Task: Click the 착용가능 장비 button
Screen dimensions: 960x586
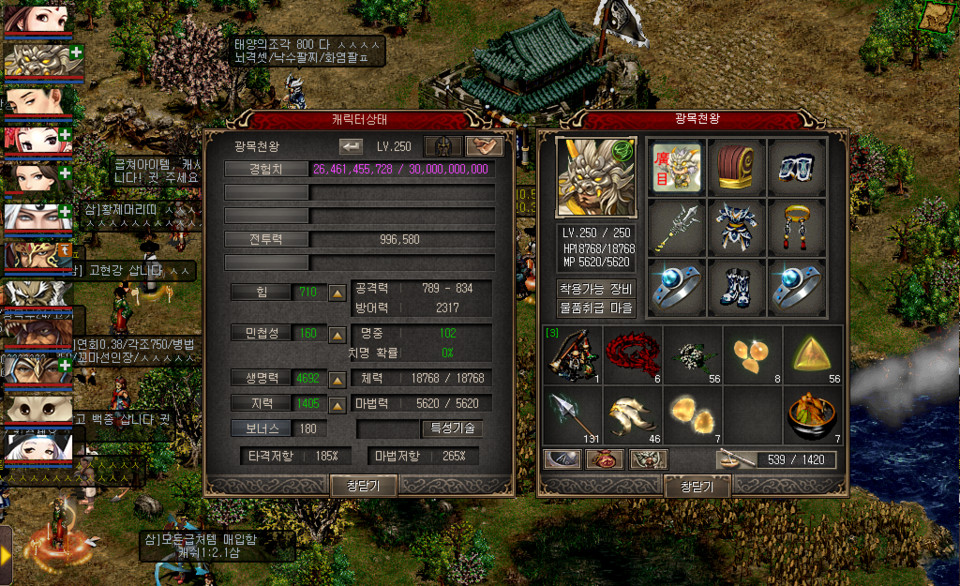Action: tap(595, 288)
